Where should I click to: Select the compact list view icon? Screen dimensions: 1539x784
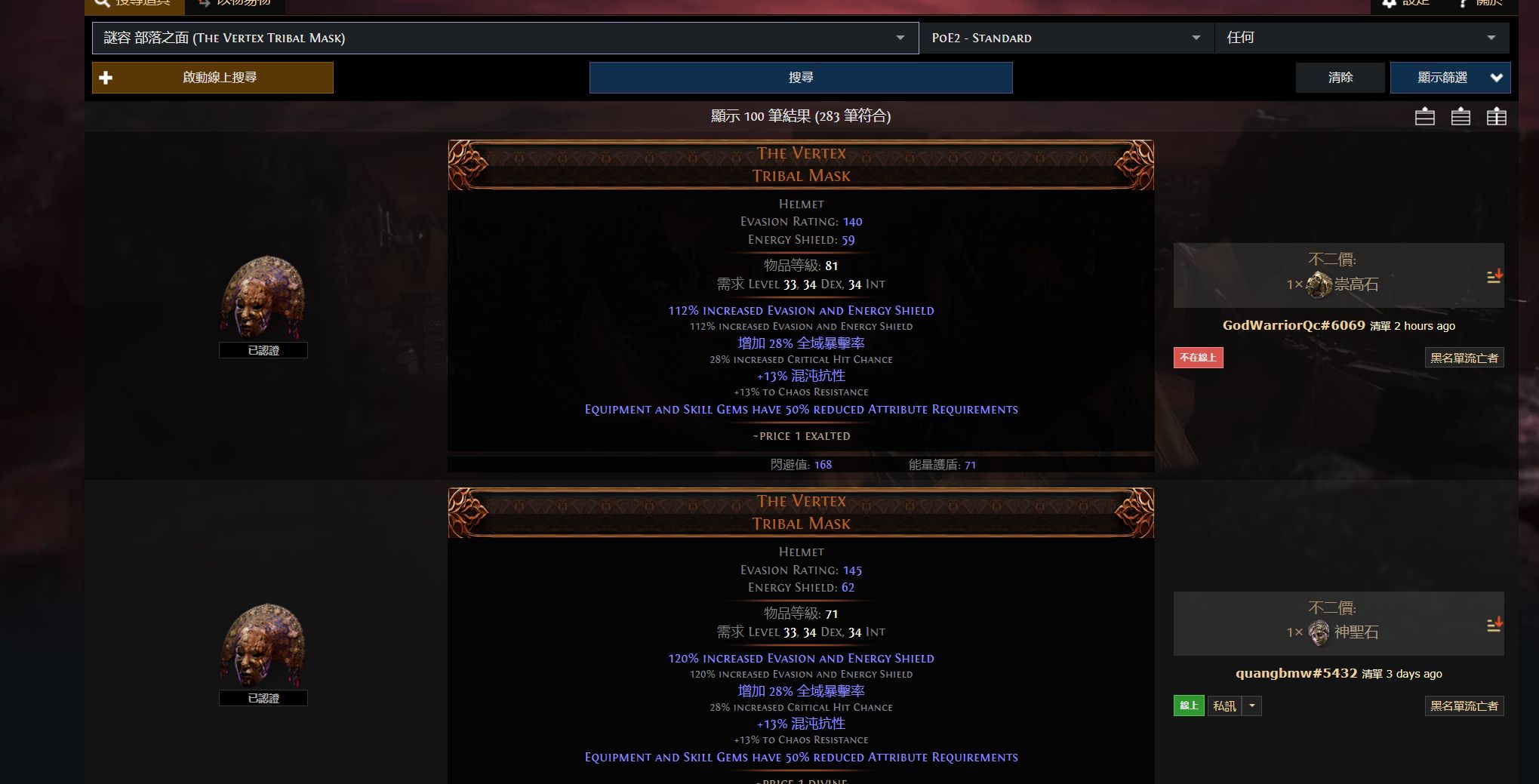click(1461, 117)
